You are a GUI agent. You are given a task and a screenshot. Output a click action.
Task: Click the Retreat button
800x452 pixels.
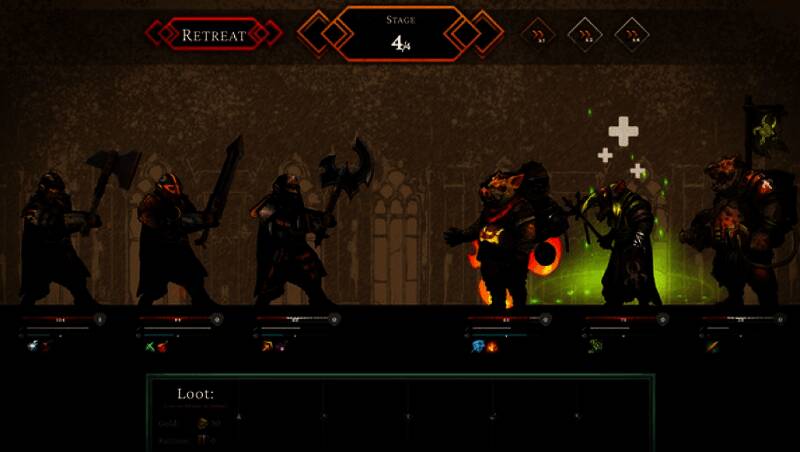point(213,35)
